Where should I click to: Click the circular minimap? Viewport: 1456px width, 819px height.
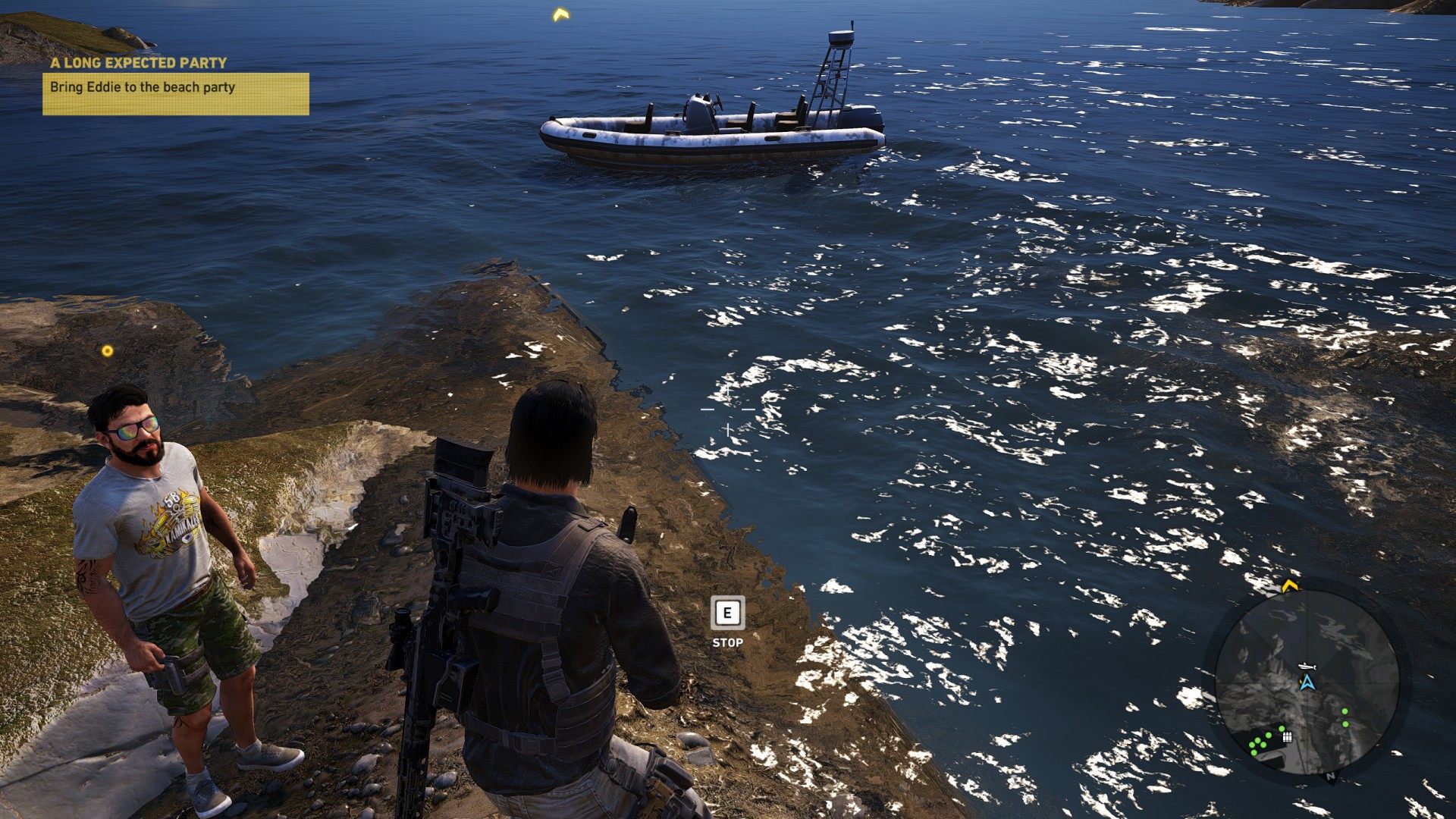(x=1307, y=682)
